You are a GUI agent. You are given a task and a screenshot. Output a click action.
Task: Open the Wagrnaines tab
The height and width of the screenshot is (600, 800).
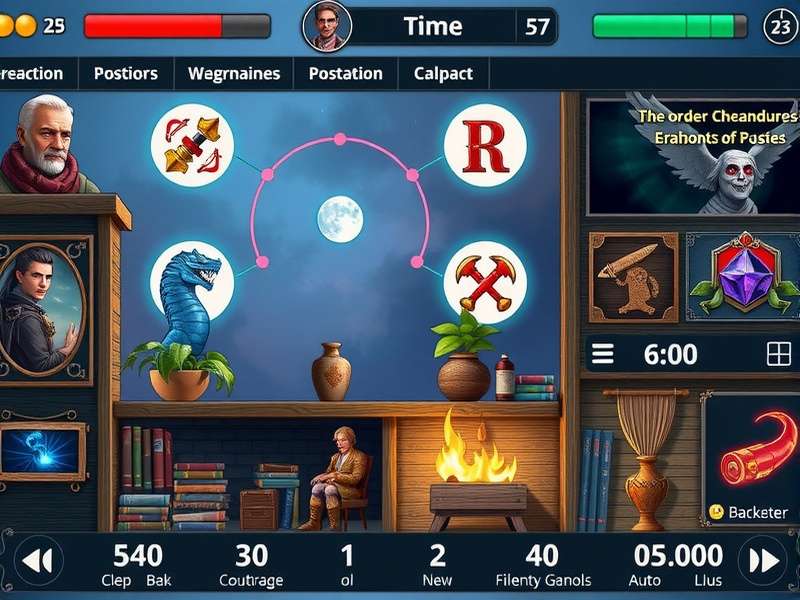[234, 73]
